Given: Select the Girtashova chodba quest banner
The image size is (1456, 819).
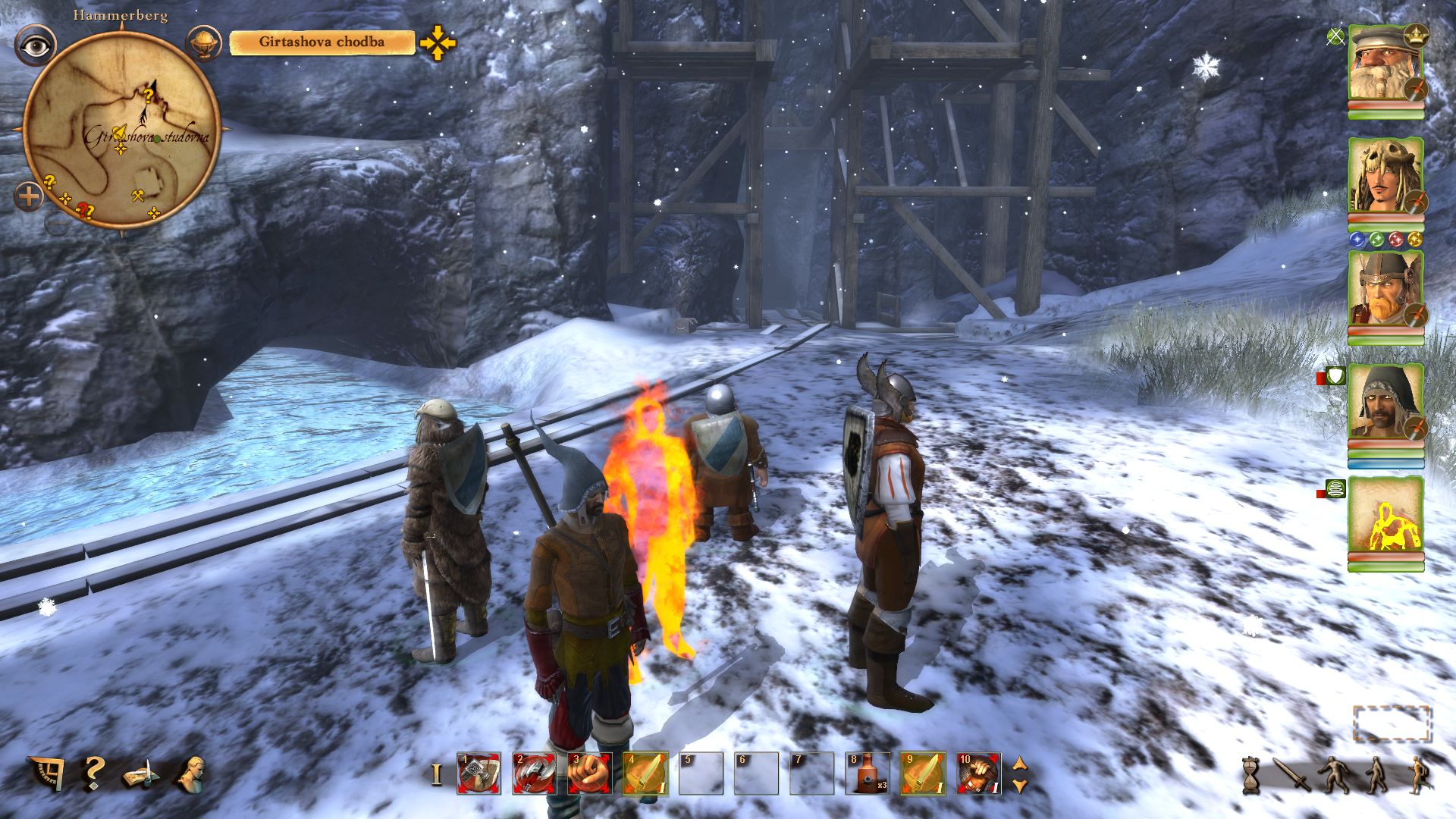Looking at the screenshot, I should pyautogui.click(x=322, y=42).
